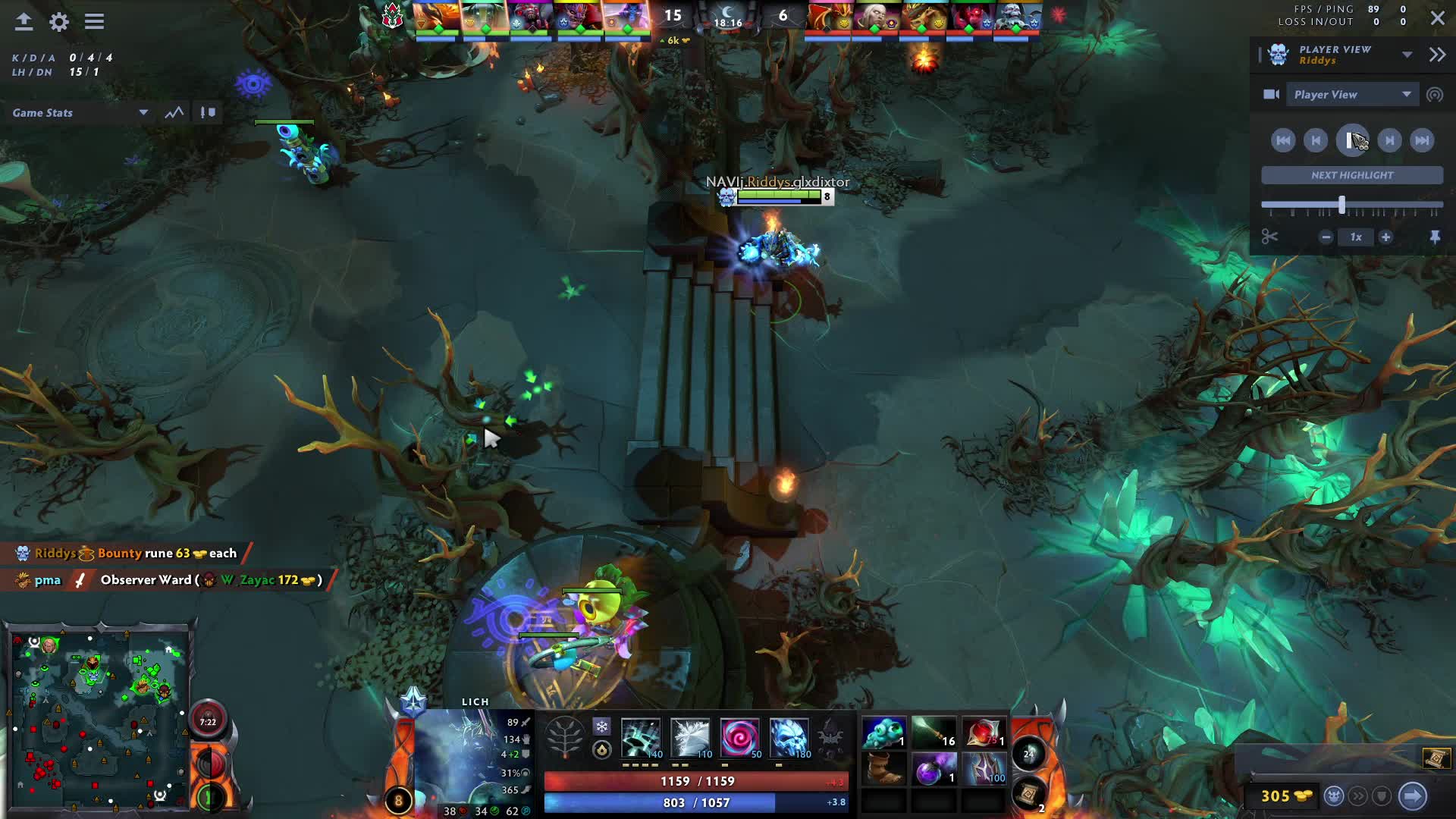Close the replay with the X button

coord(1437,18)
